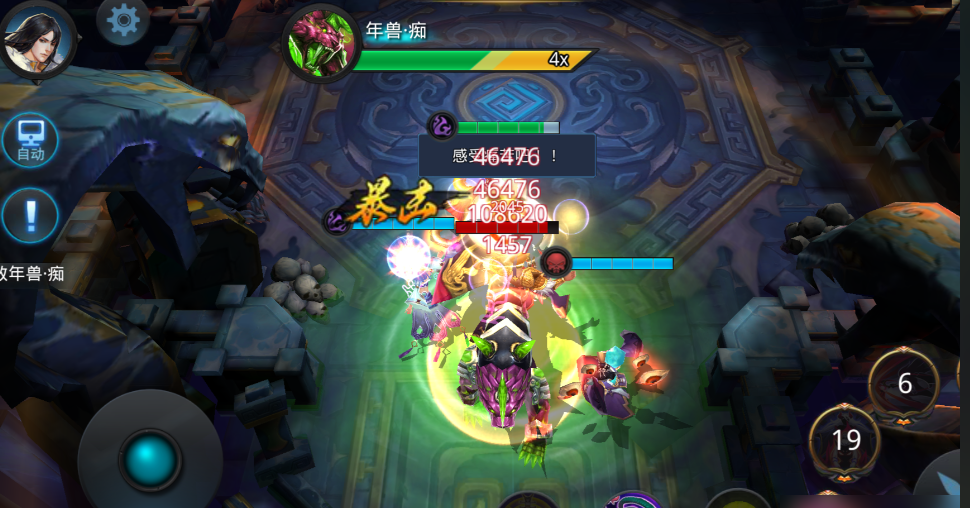This screenshot has width=970, height=508.
Task: Activate the skill with cooldown 6
Action: (905, 384)
